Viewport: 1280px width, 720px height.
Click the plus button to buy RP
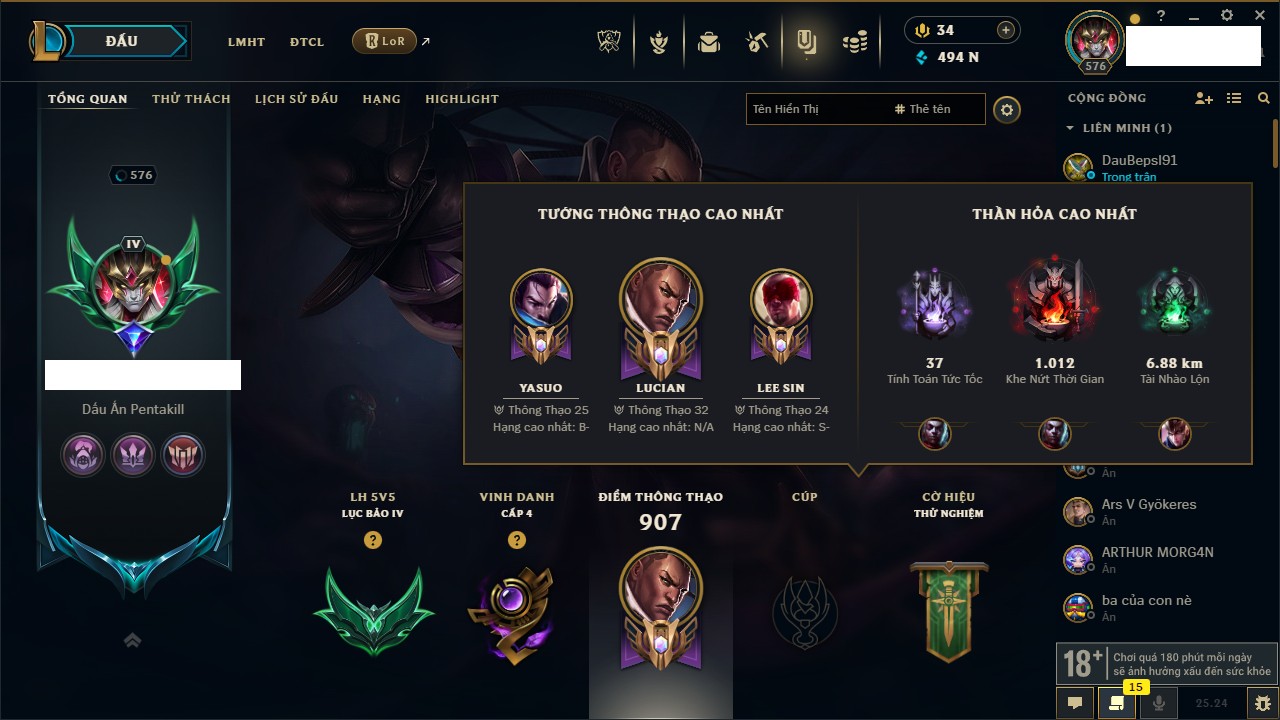(1005, 30)
